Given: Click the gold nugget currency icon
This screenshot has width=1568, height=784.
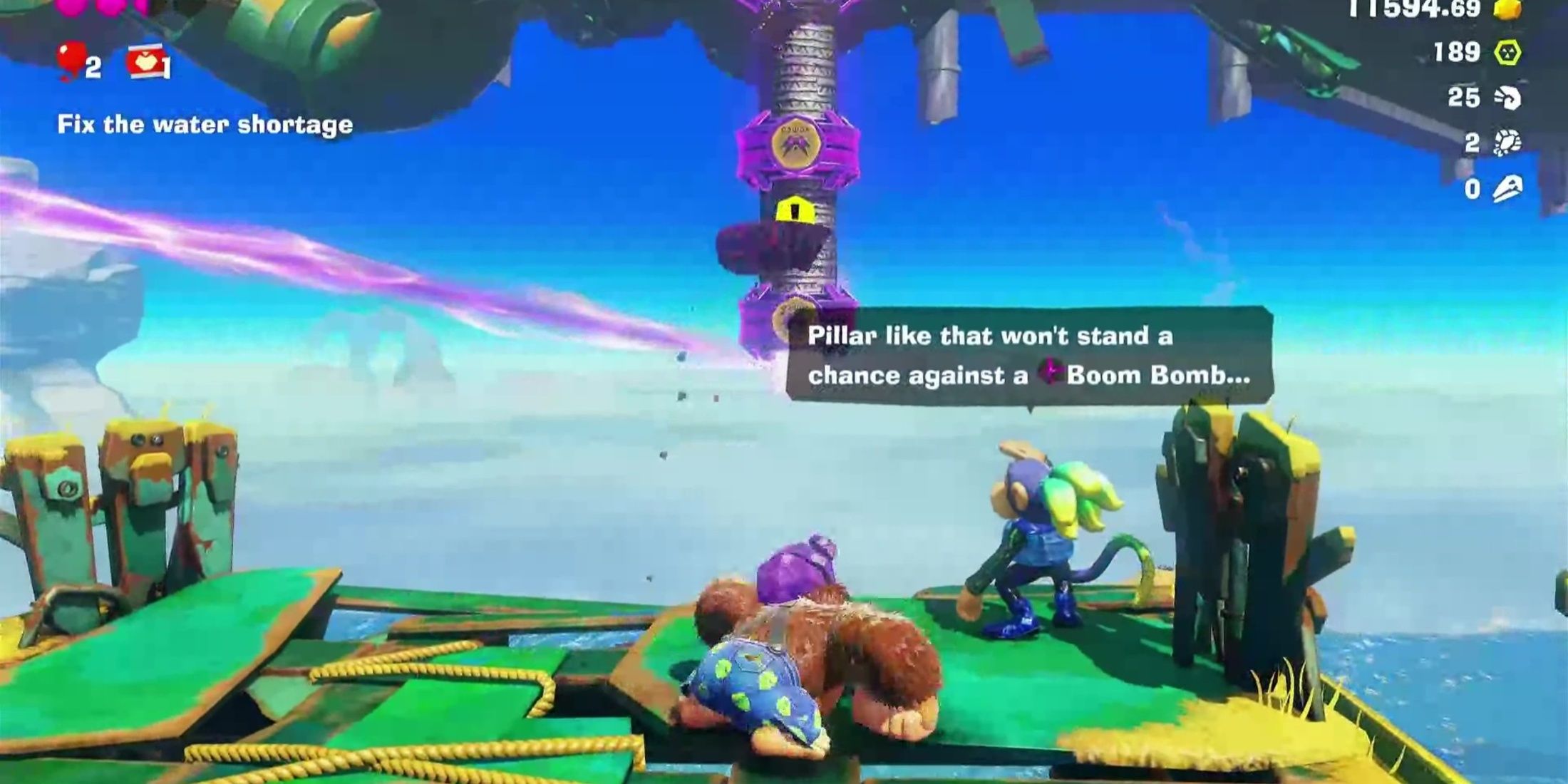Looking at the screenshot, I should pos(1507,9).
